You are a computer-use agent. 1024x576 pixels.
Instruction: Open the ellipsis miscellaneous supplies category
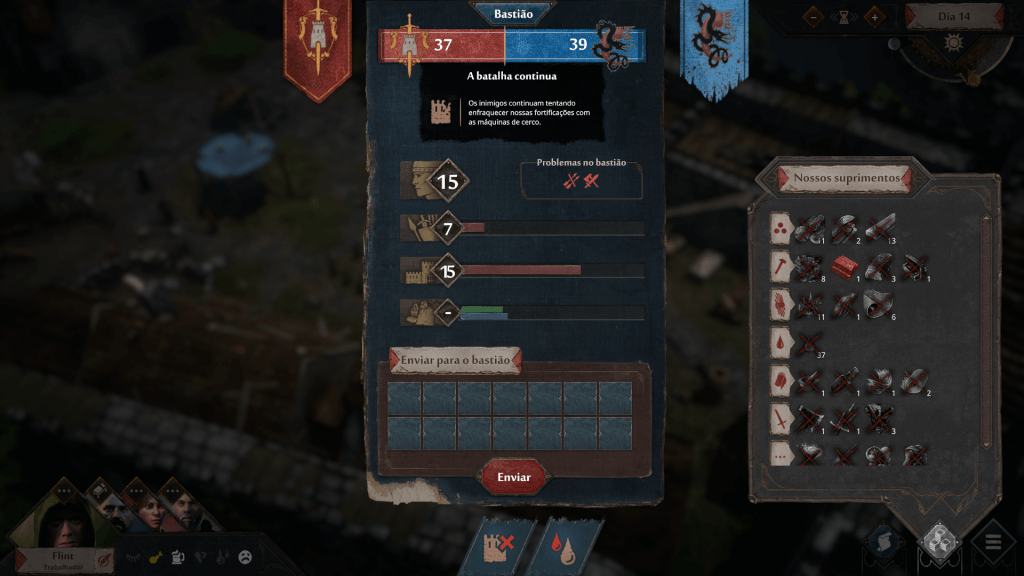(780, 455)
